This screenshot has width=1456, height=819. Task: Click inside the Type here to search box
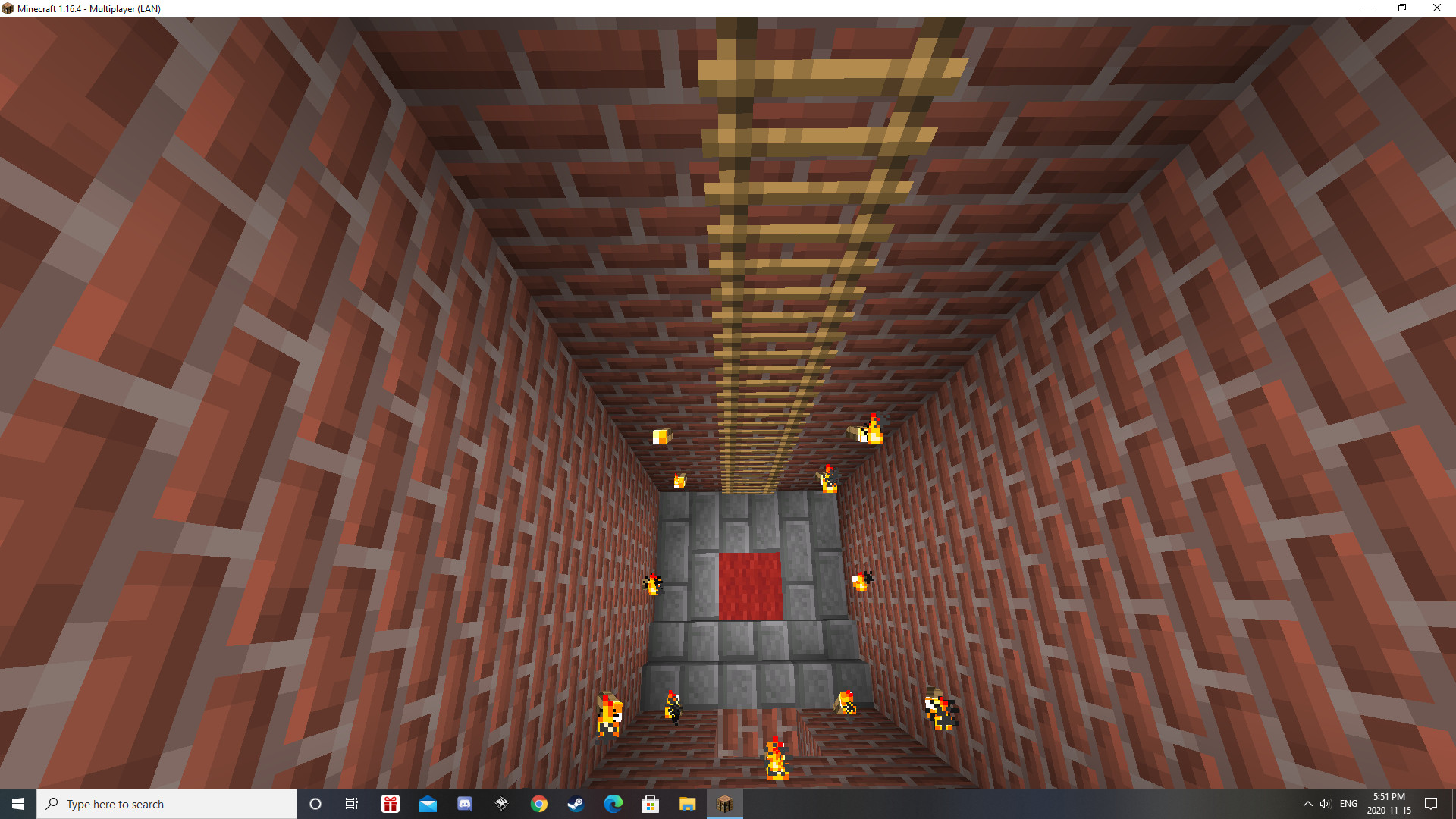point(167,803)
